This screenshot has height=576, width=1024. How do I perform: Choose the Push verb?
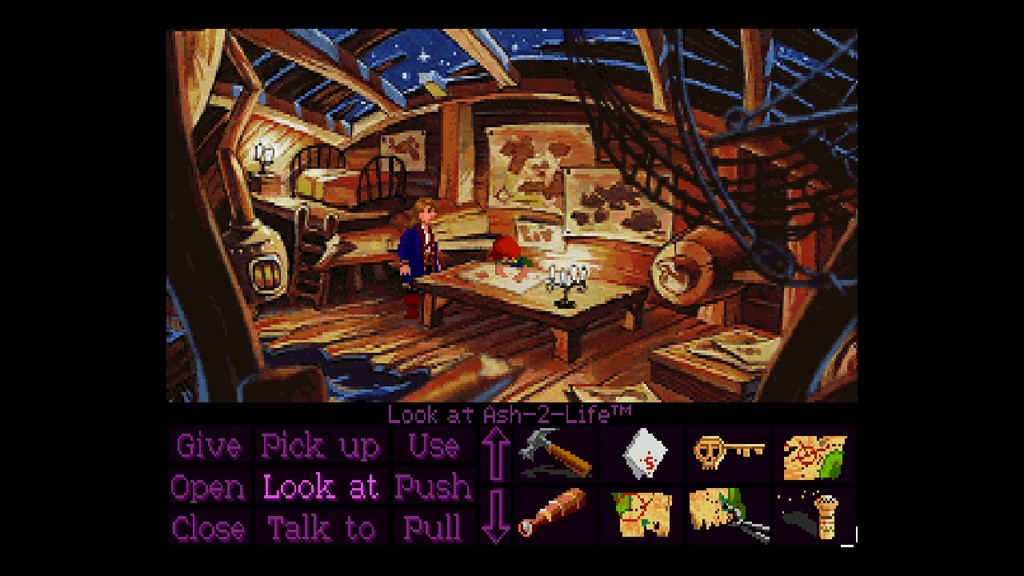[x=433, y=488]
